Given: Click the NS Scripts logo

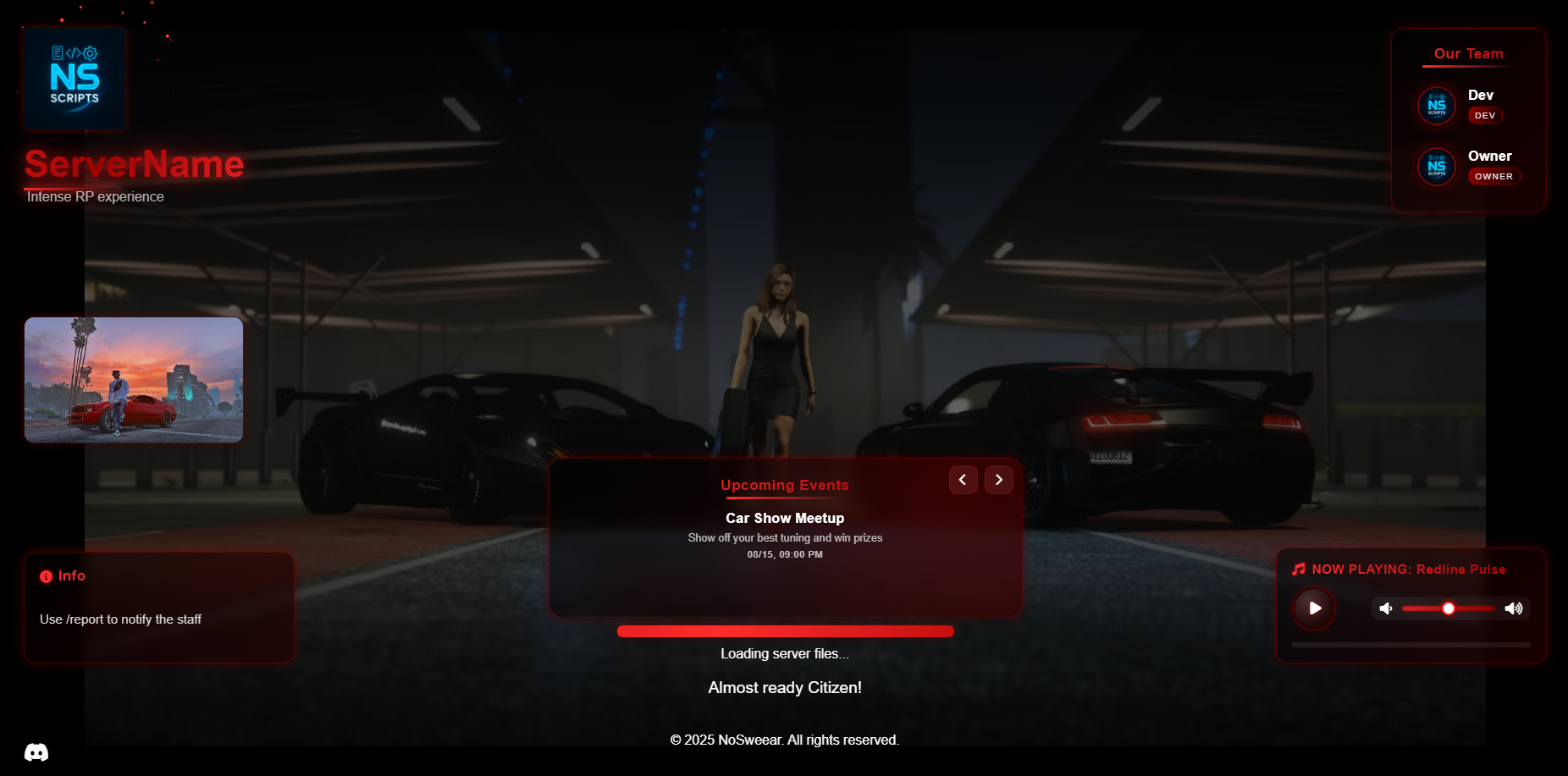Looking at the screenshot, I should coord(74,78).
